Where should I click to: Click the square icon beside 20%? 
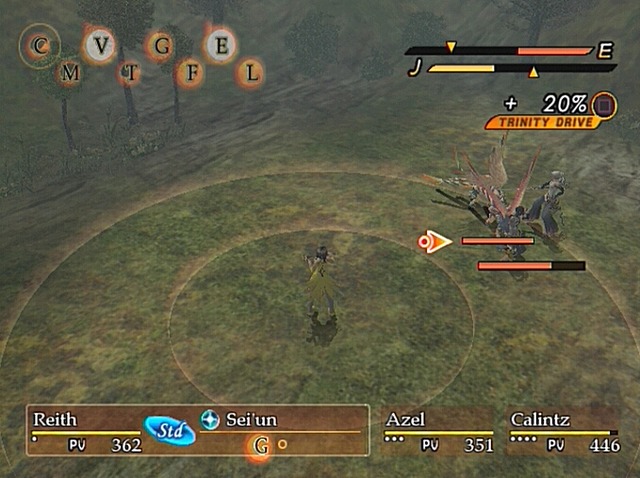(603, 104)
